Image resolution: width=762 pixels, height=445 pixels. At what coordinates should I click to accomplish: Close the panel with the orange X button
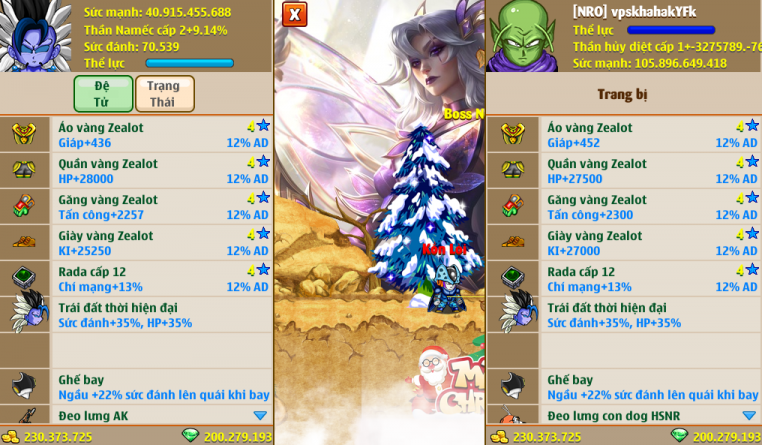coord(293,14)
